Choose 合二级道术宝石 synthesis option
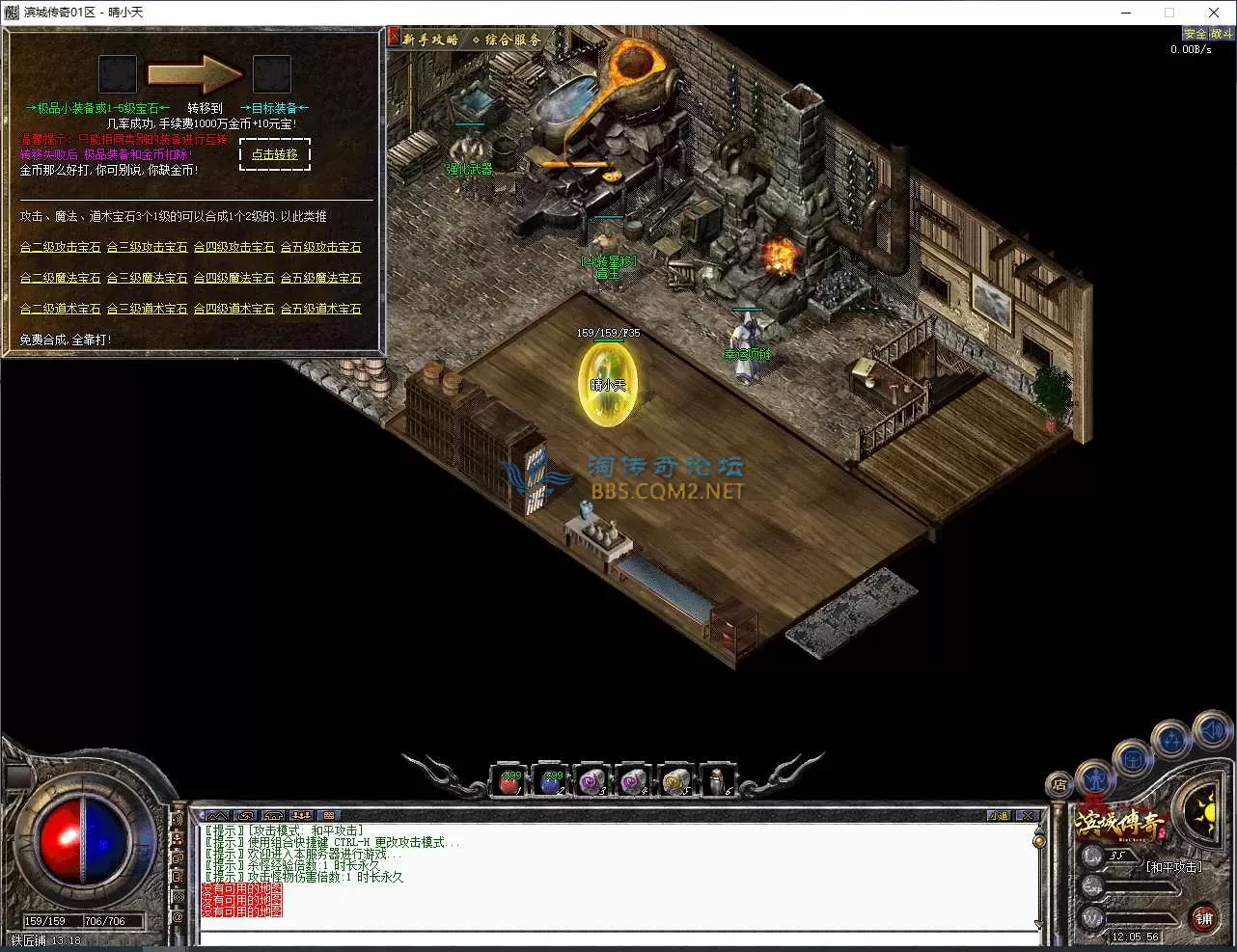Viewport: 1237px width, 952px height. 61,309
